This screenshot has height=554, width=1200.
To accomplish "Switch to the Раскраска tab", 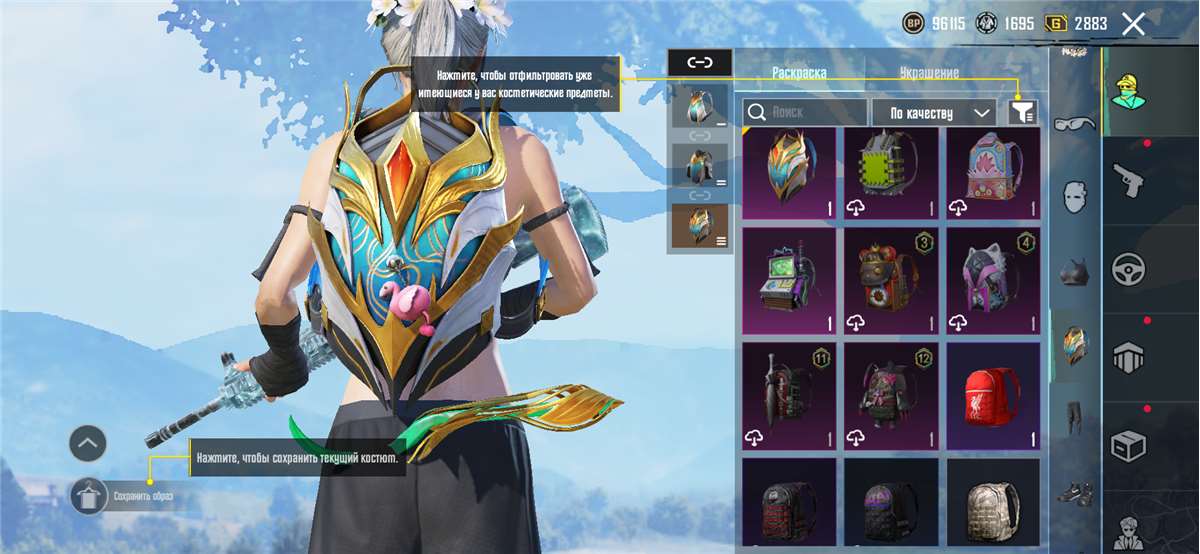I will 799,72.
